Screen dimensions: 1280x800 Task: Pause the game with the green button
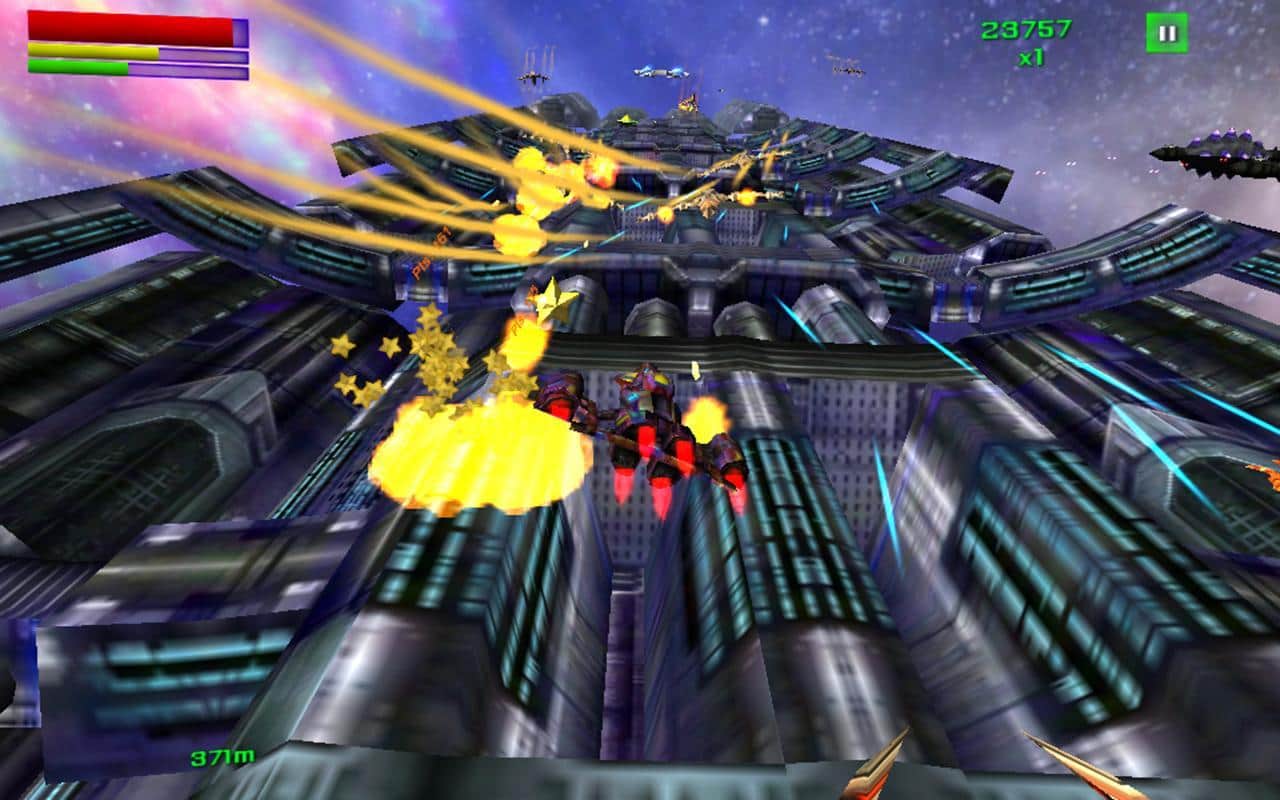coord(1166,33)
